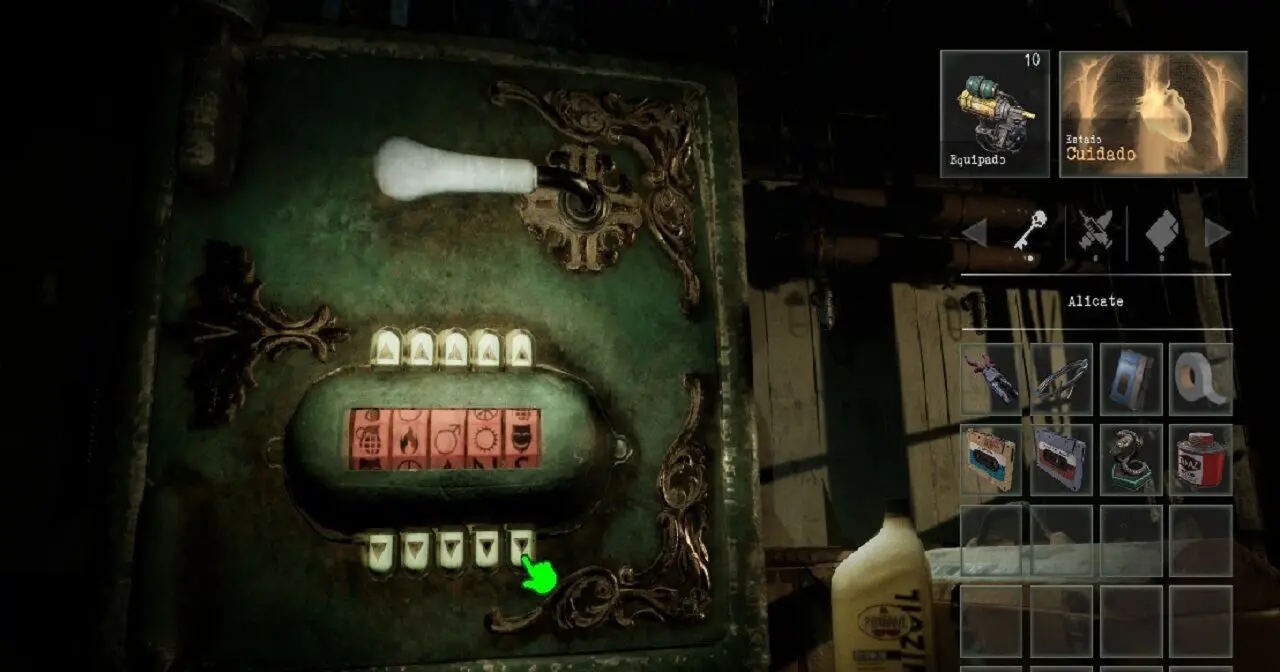1280x672 pixels.
Task: Select the red fluid can item
Action: pyautogui.click(x=1200, y=459)
